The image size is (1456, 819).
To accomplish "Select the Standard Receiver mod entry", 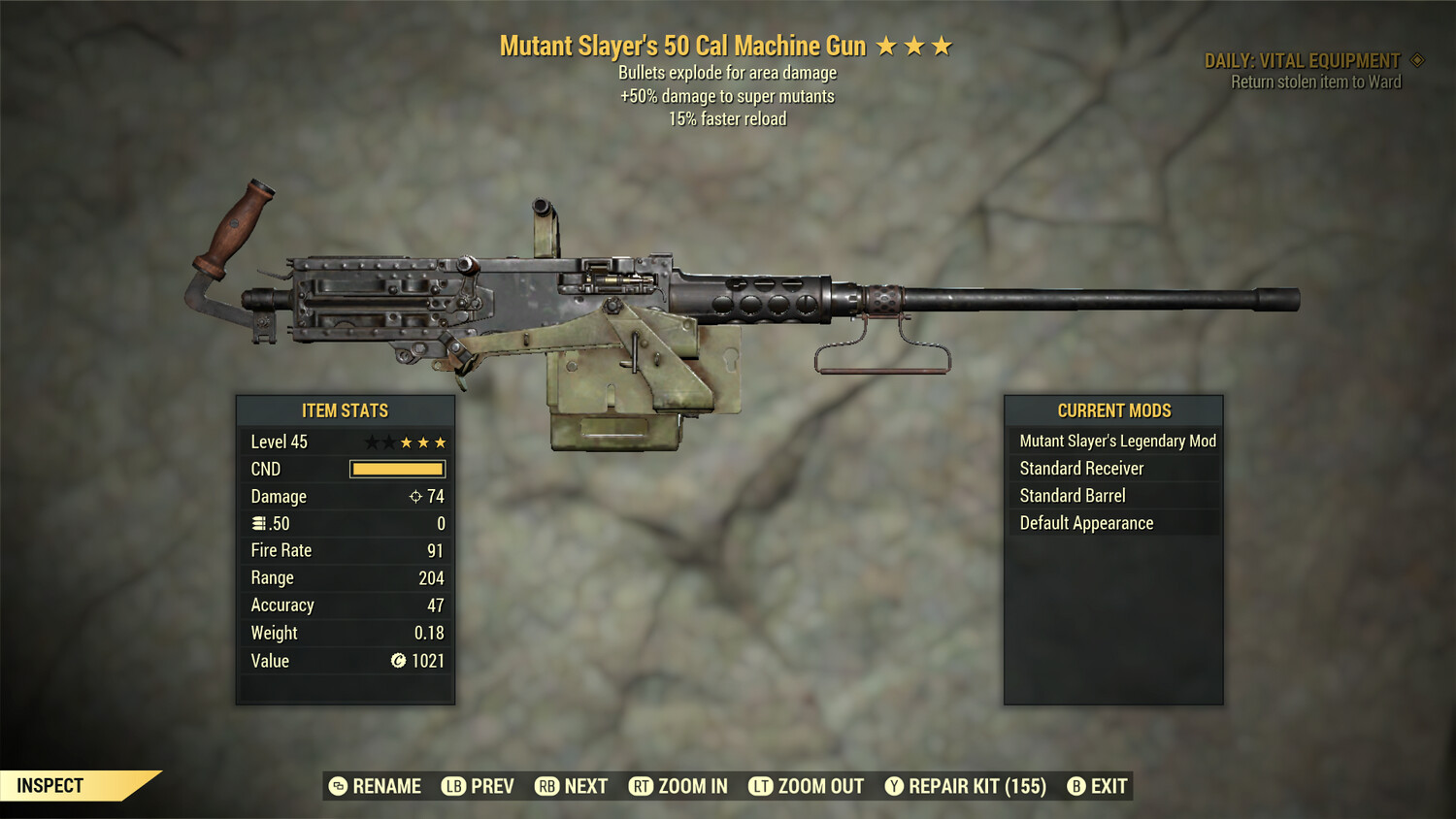I will coord(1081,468).
